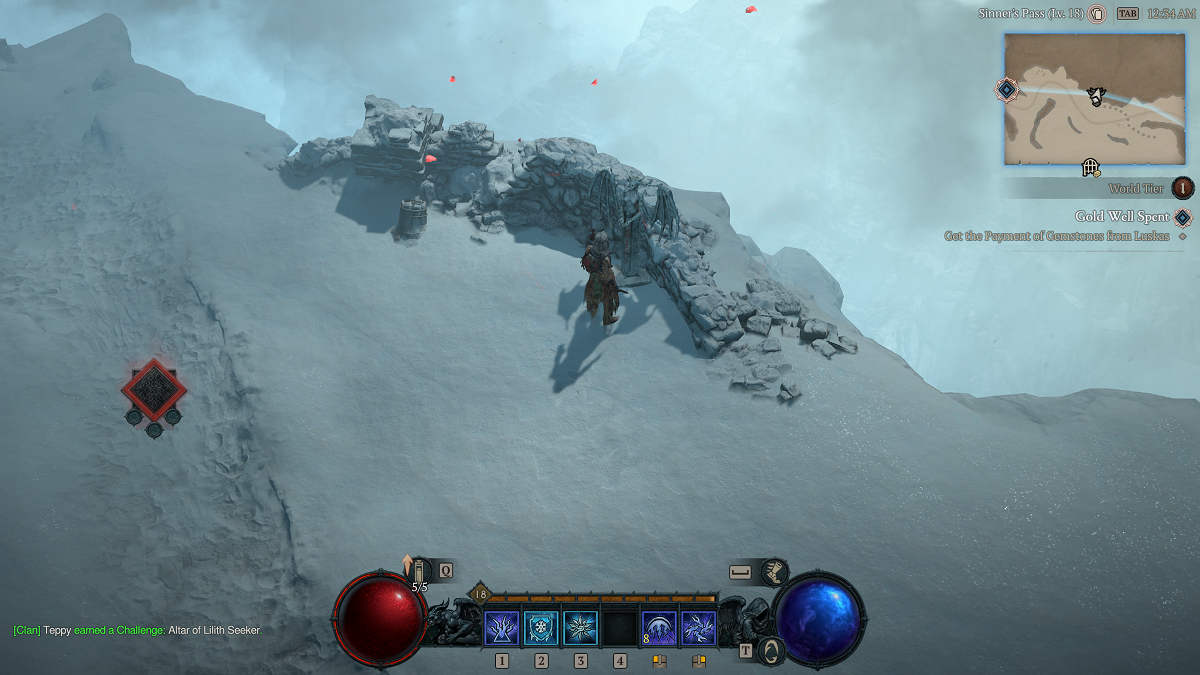The width and height of the screenshot is (1200, 675).
Task: Click the journal icon beside Sinner's Pass
Action: click(x=1097, y=14)
